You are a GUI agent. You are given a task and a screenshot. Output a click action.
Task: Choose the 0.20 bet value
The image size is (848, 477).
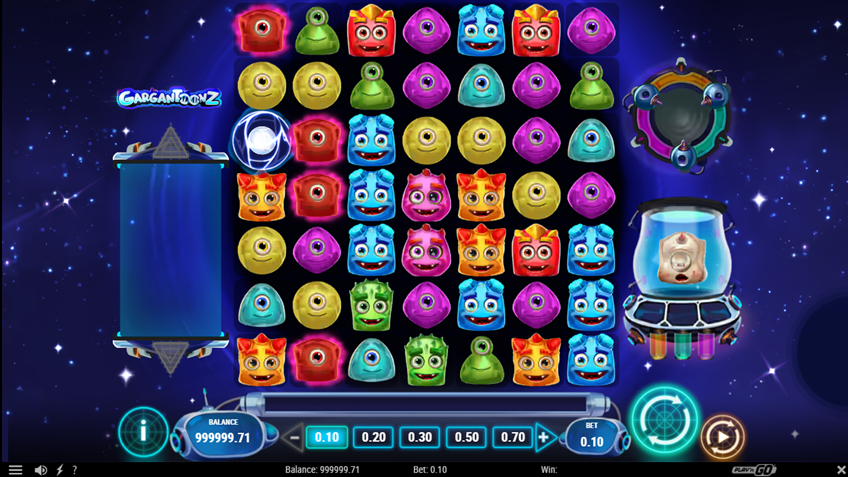click(x=373, y=437)
